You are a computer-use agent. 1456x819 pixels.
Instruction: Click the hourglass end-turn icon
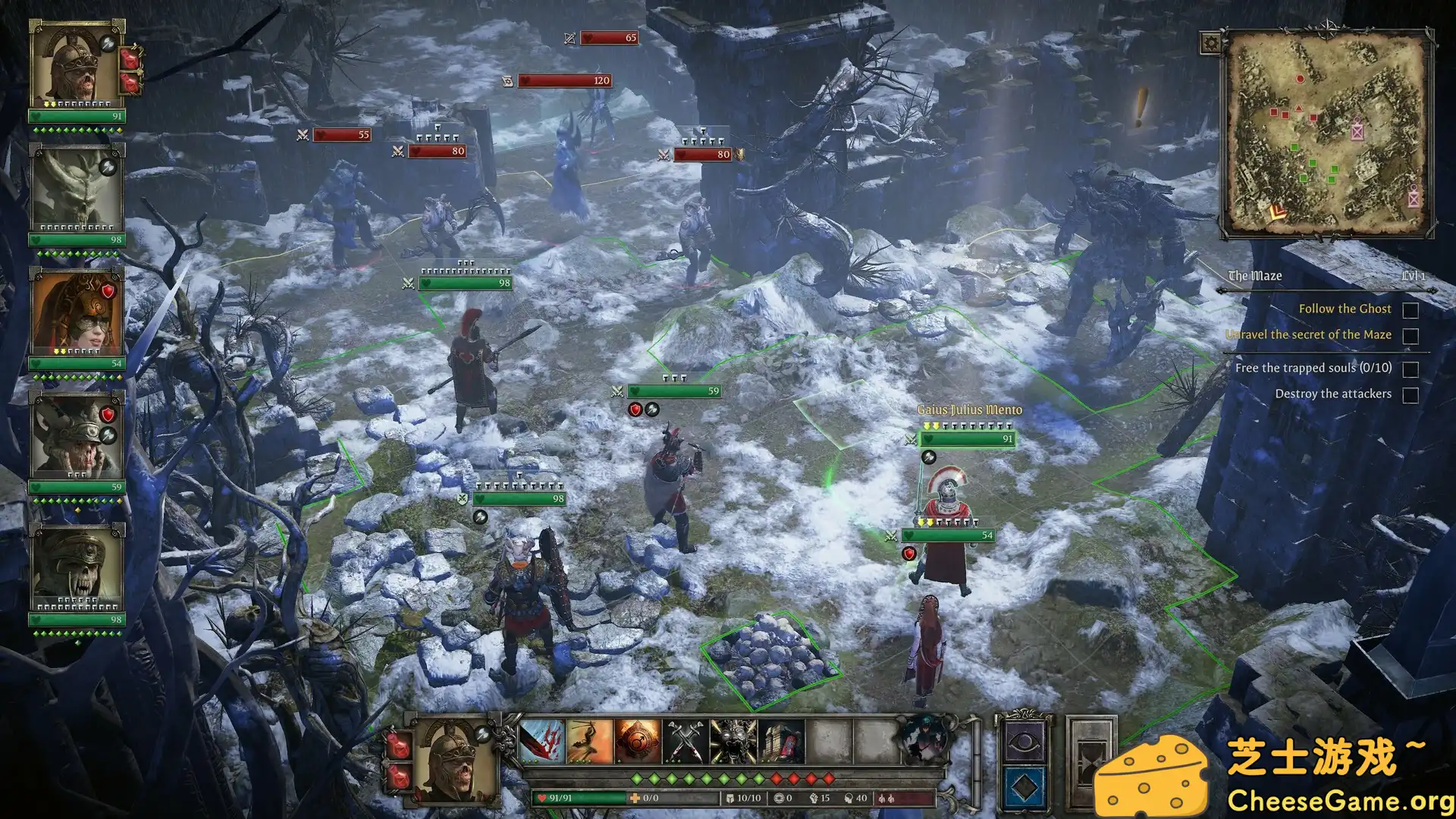click(1089, 761)
